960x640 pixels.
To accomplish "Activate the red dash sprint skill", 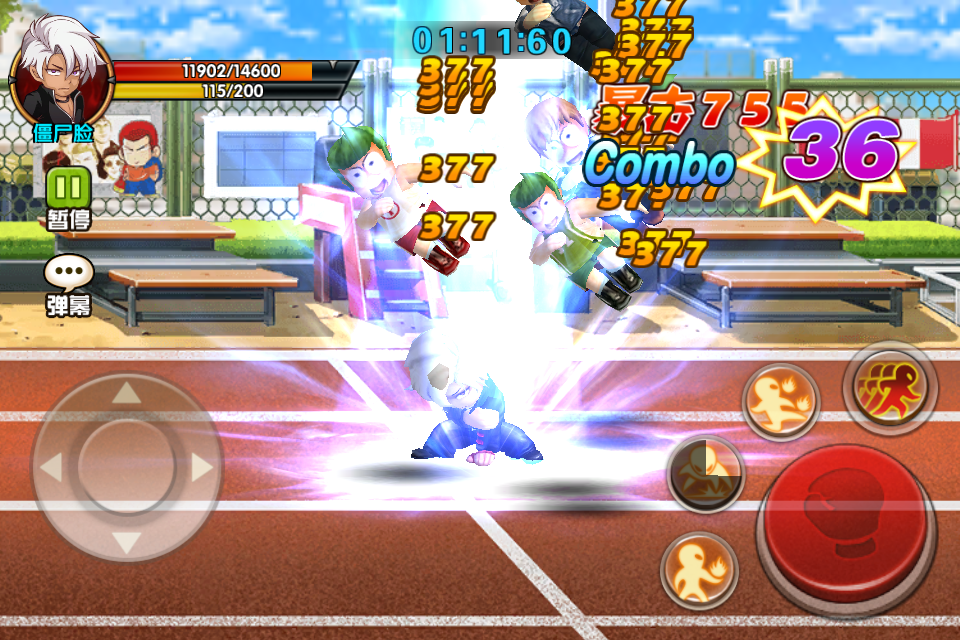I will pyautogui.click(x=889, y=385).
